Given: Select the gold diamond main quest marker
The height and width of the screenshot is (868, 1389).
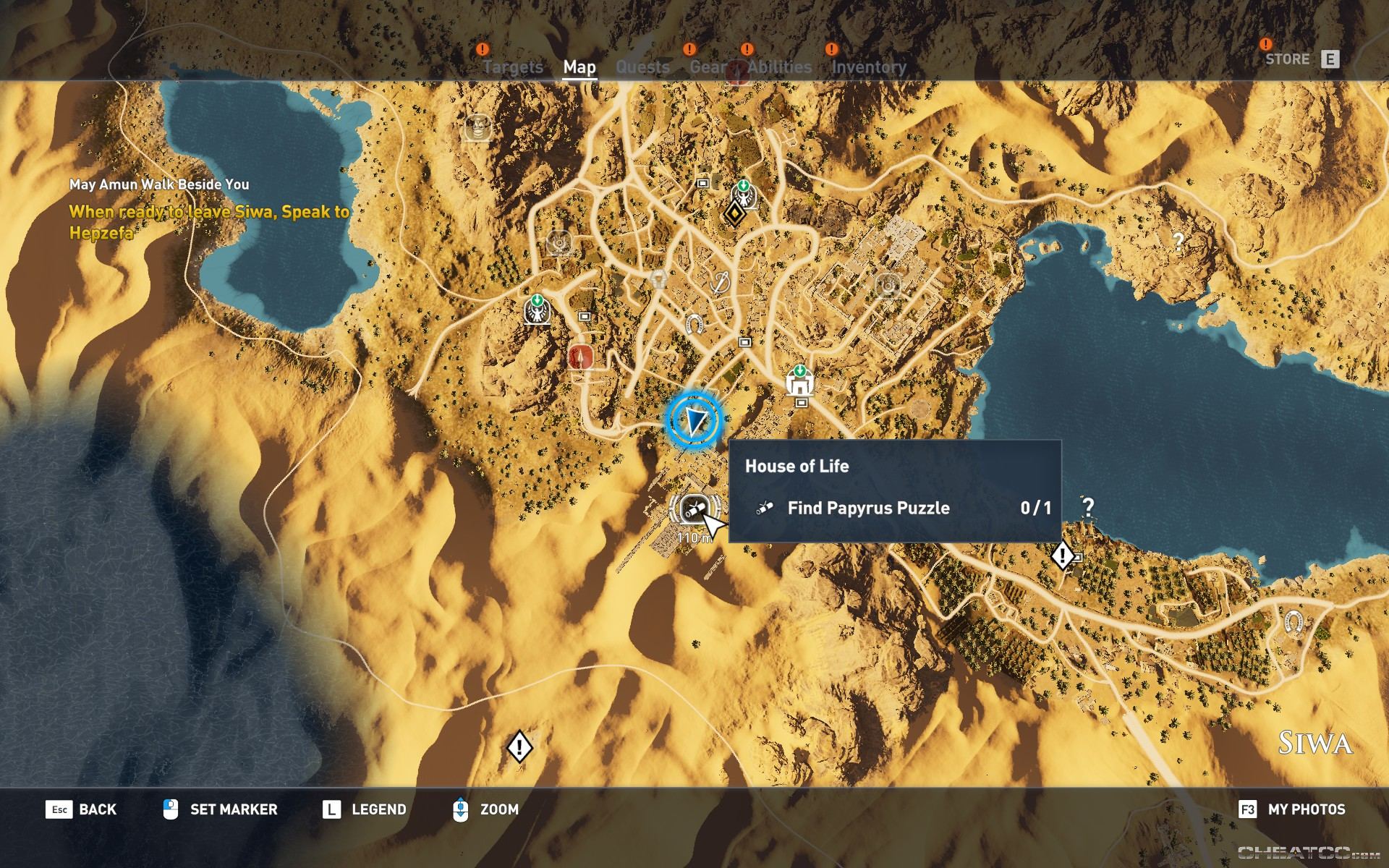Looking at the screenshot, I should tap(735, 213).
